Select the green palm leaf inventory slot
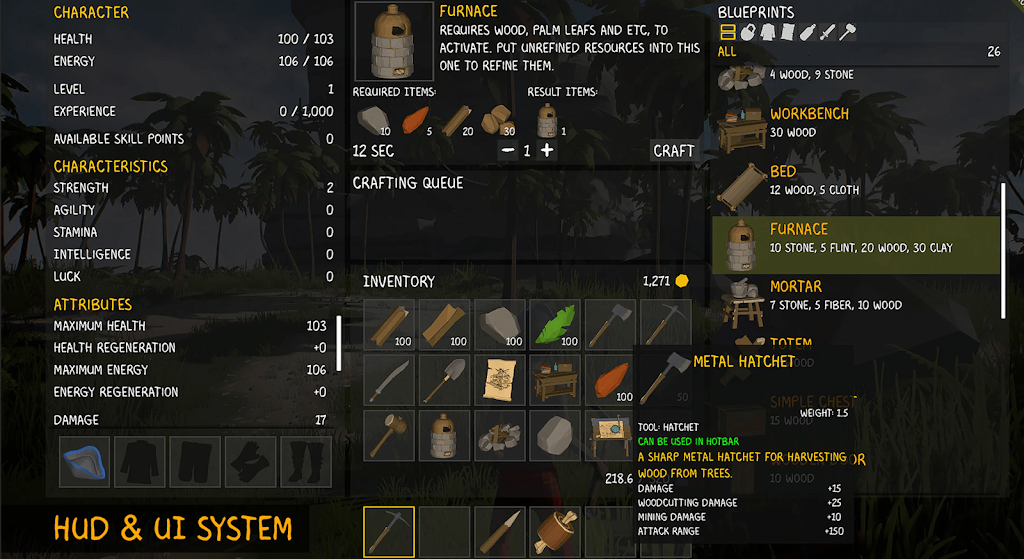Image resolution: width=1024 pixels, height=559 pixels. (x=555, y=325)
